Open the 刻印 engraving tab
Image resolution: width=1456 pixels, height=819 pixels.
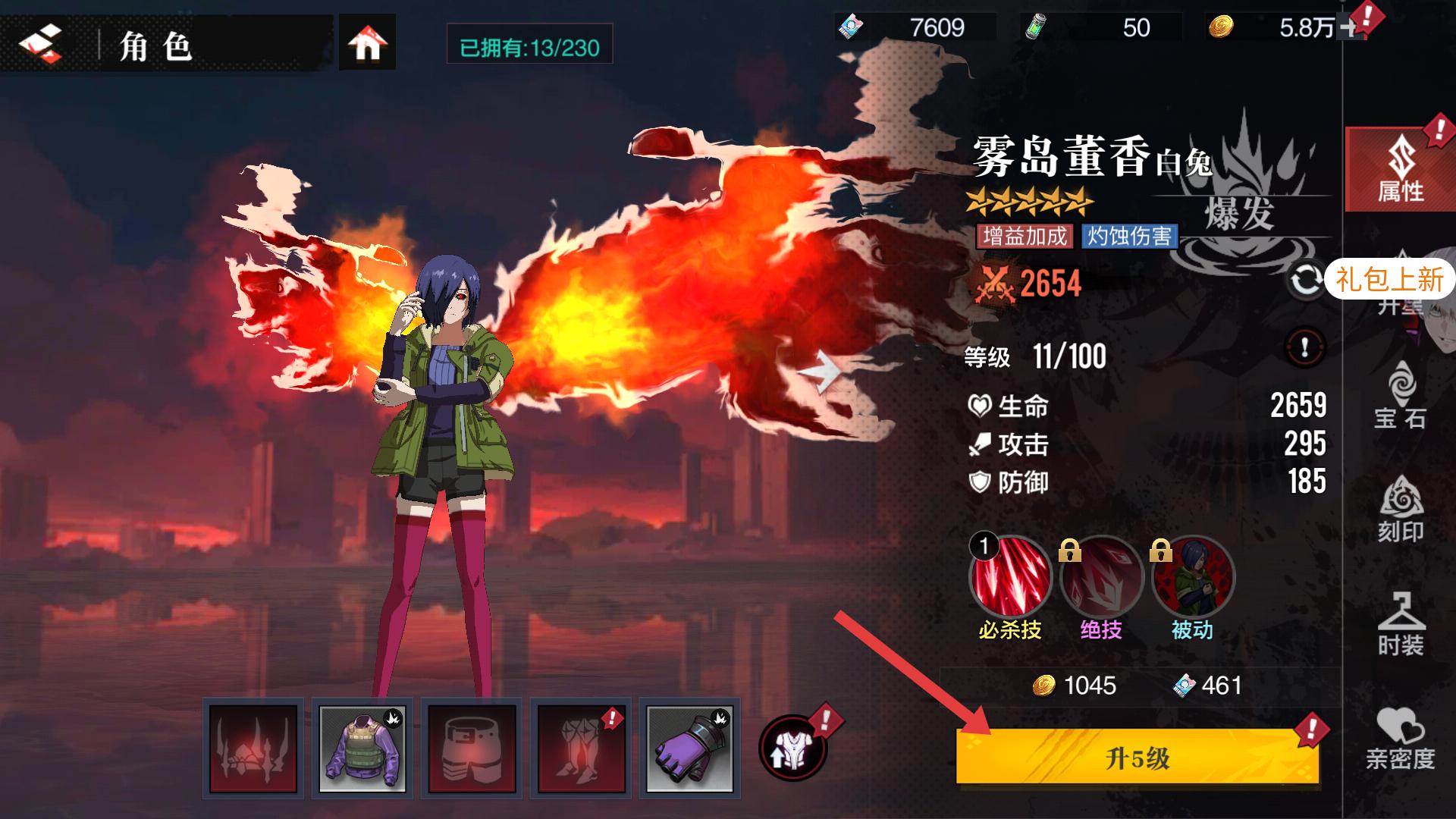[1400, 510]
